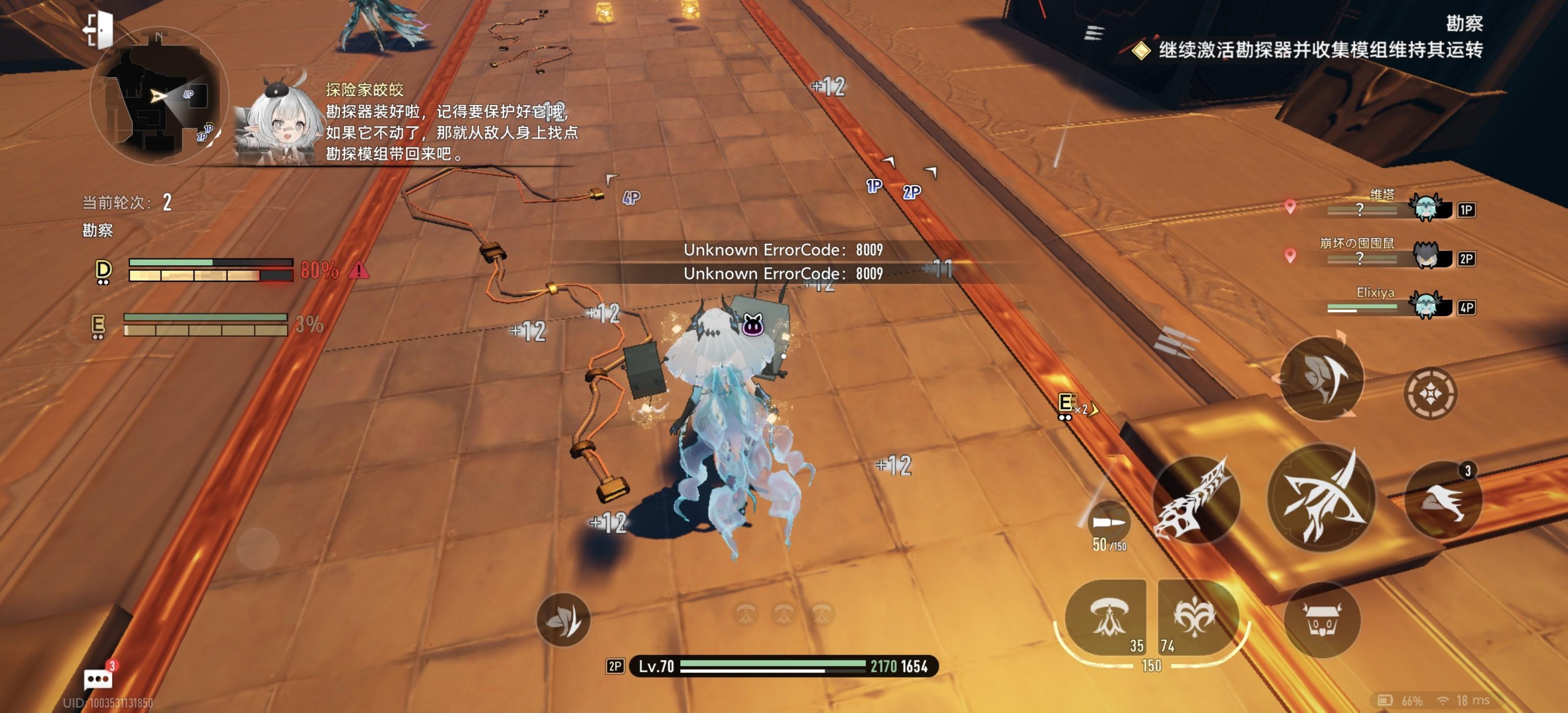This screenshot has height=713, width=1568.
Task: Tap the virtual movement joystick
Action: click(257, 549)
